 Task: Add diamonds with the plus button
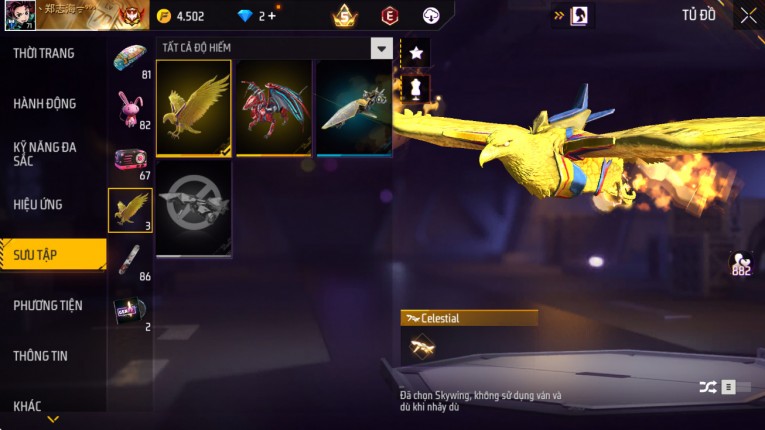coord(272,16)
